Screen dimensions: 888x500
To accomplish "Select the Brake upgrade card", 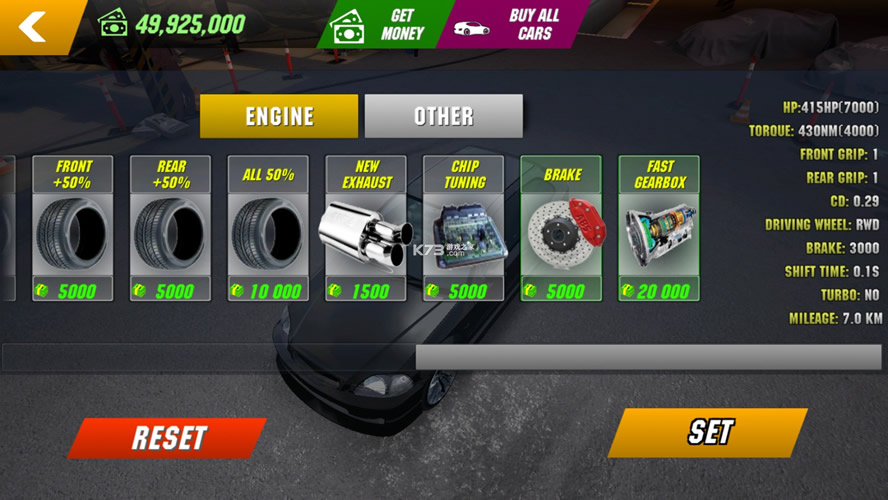I will [562, 228].
